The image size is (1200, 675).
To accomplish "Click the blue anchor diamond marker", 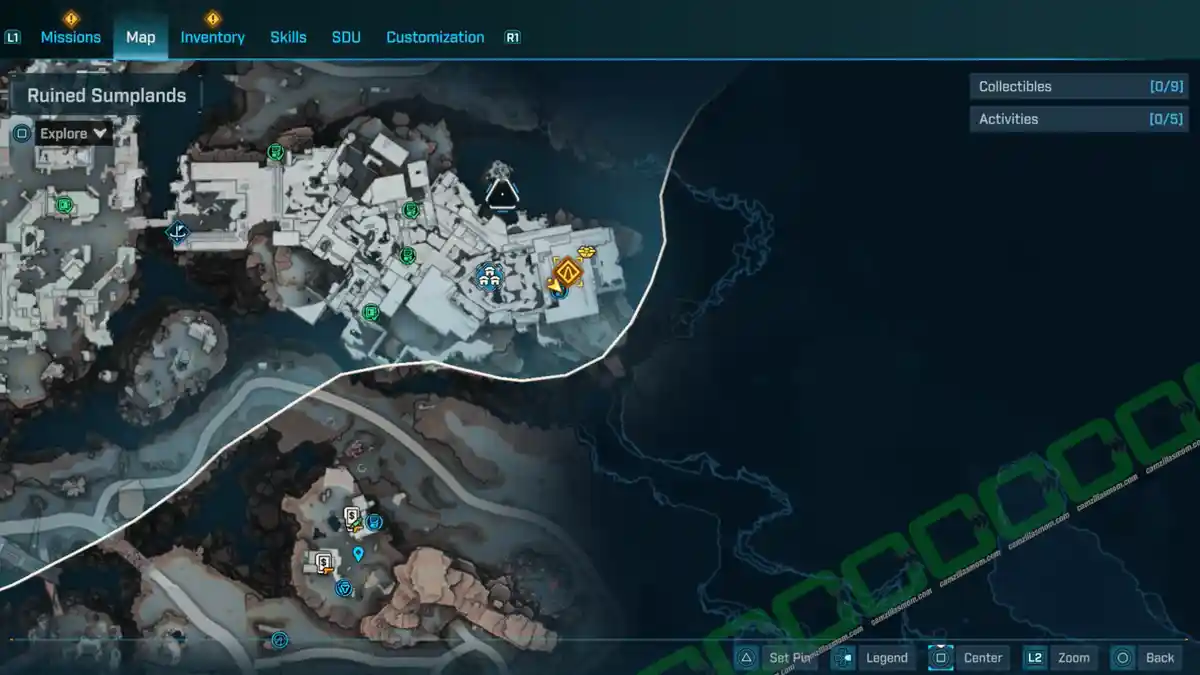I will pyautogui.click(x=177, y=233).
